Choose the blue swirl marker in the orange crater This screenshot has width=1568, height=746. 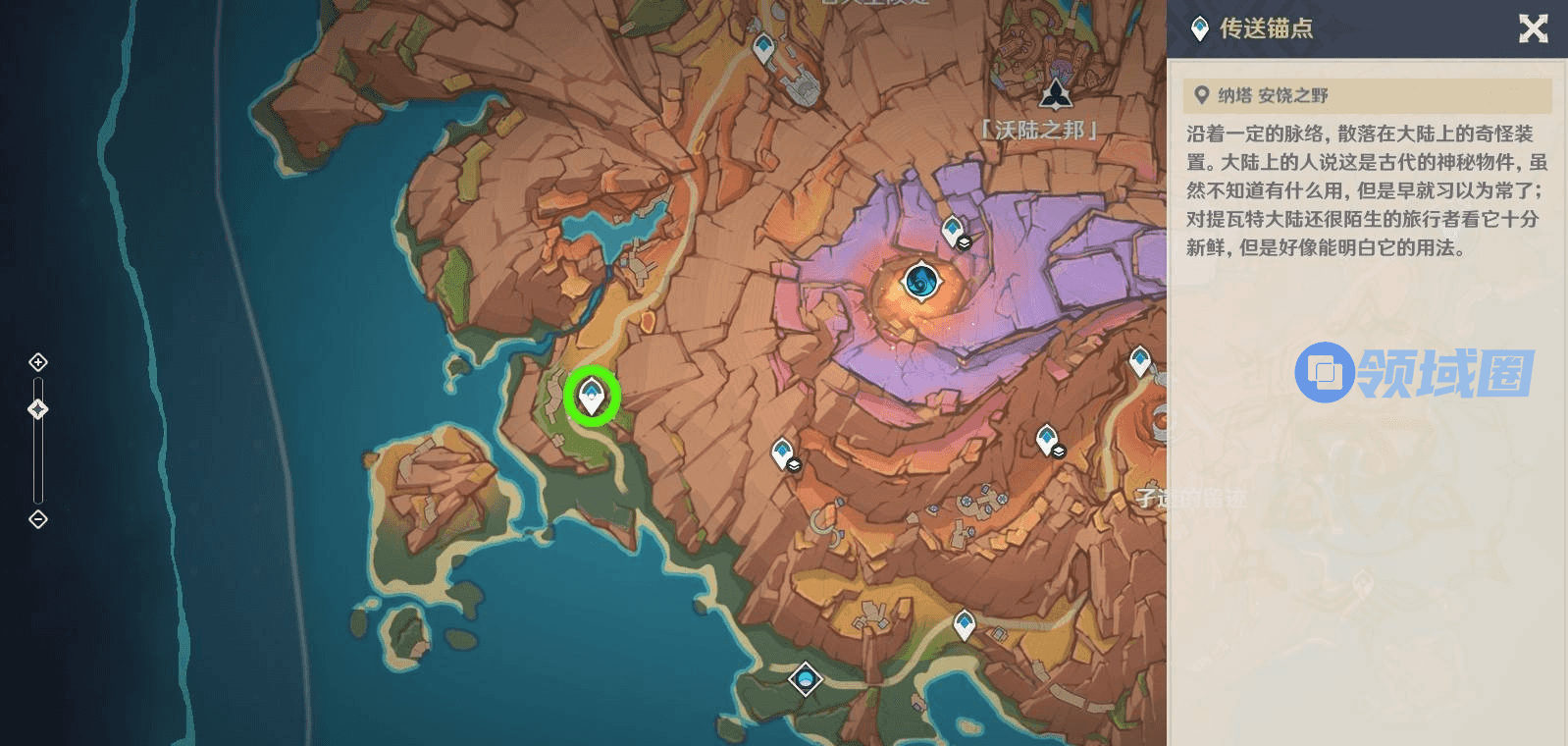tap(921, 282)
